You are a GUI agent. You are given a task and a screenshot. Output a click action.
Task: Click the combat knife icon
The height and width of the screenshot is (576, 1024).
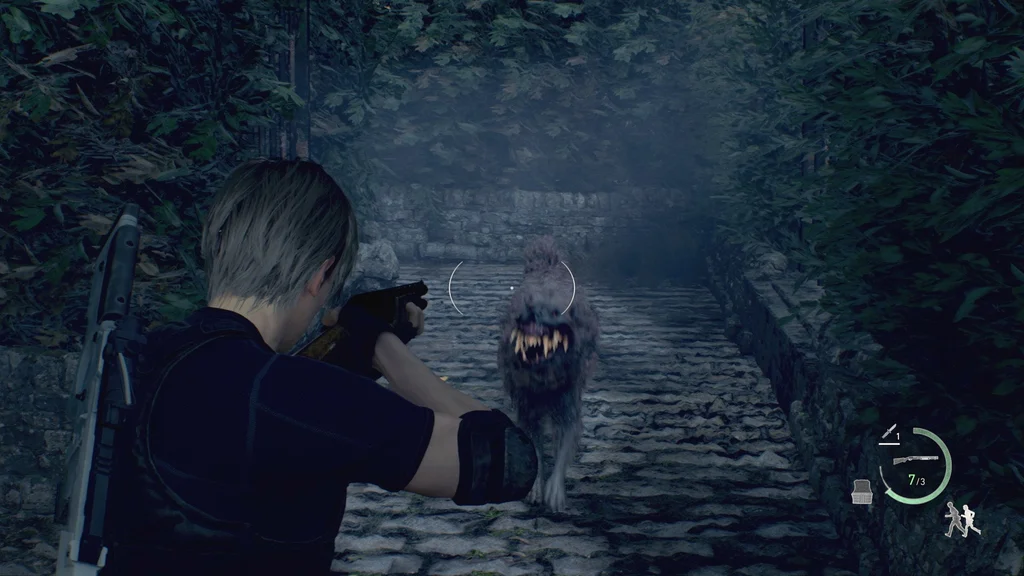pyautogui.click(x=887, y=433)
